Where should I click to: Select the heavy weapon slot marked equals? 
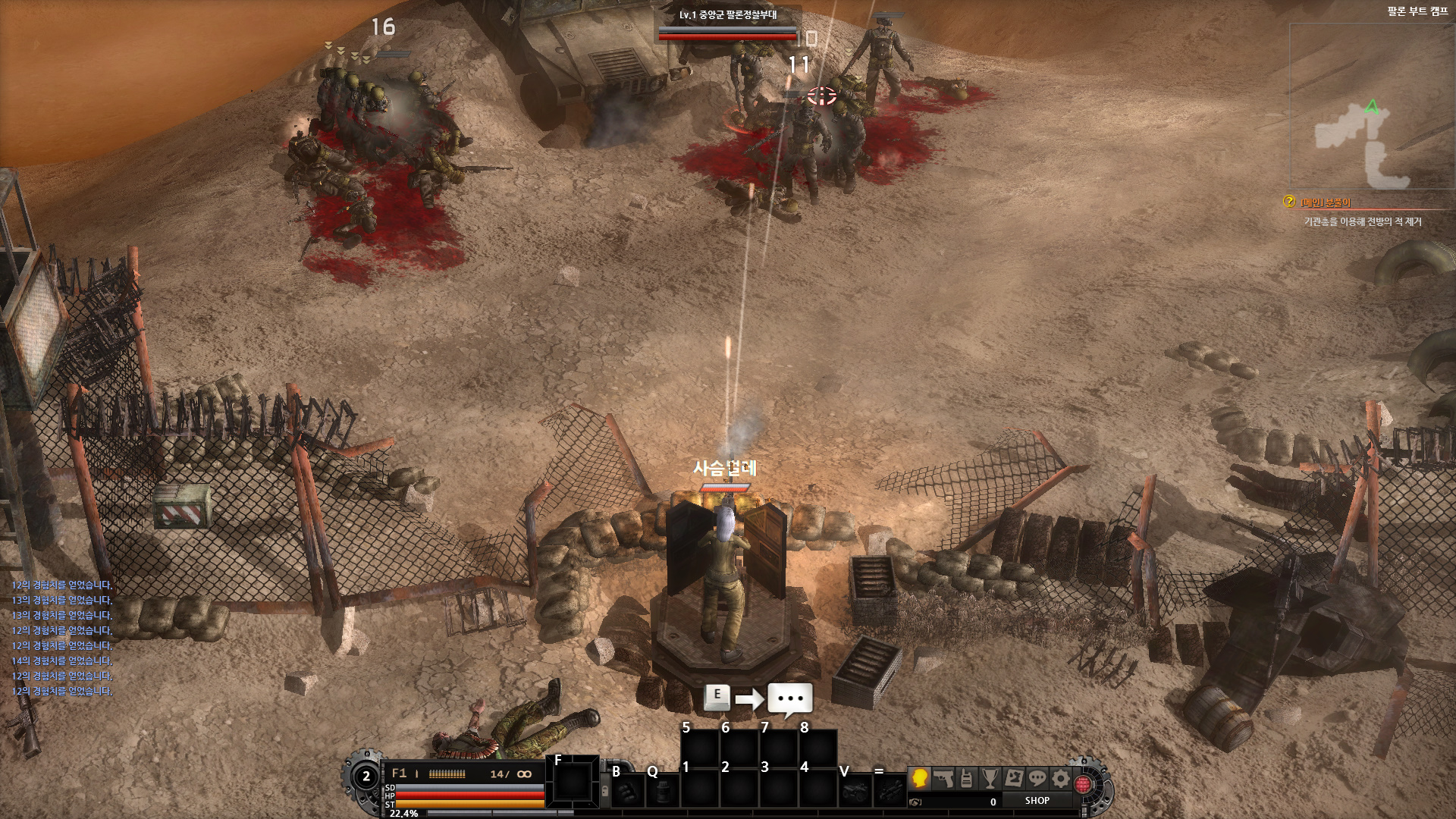coord(892,792)
